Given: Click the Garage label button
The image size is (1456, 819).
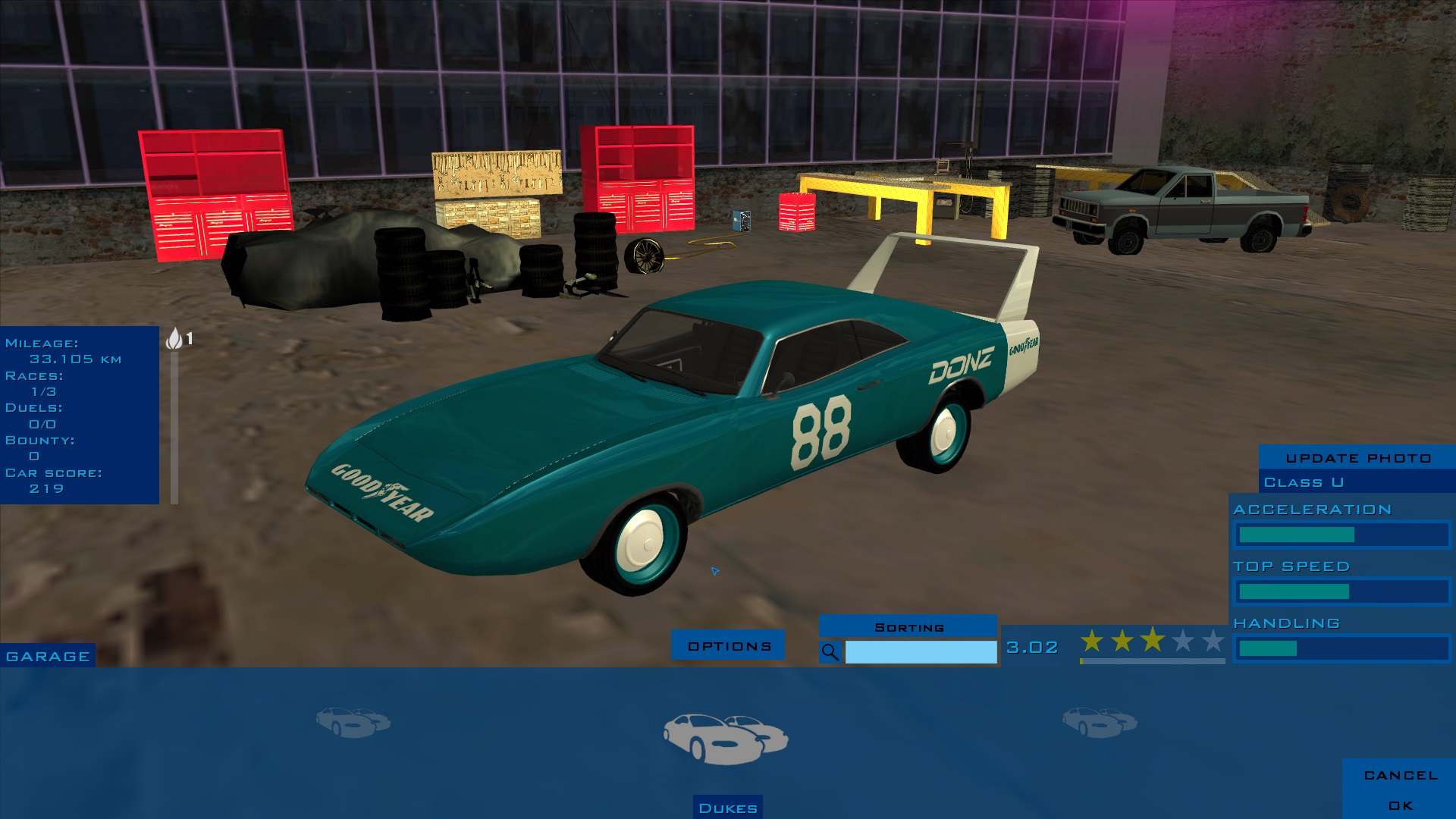Looking at the screenshot, I should 48,656.
